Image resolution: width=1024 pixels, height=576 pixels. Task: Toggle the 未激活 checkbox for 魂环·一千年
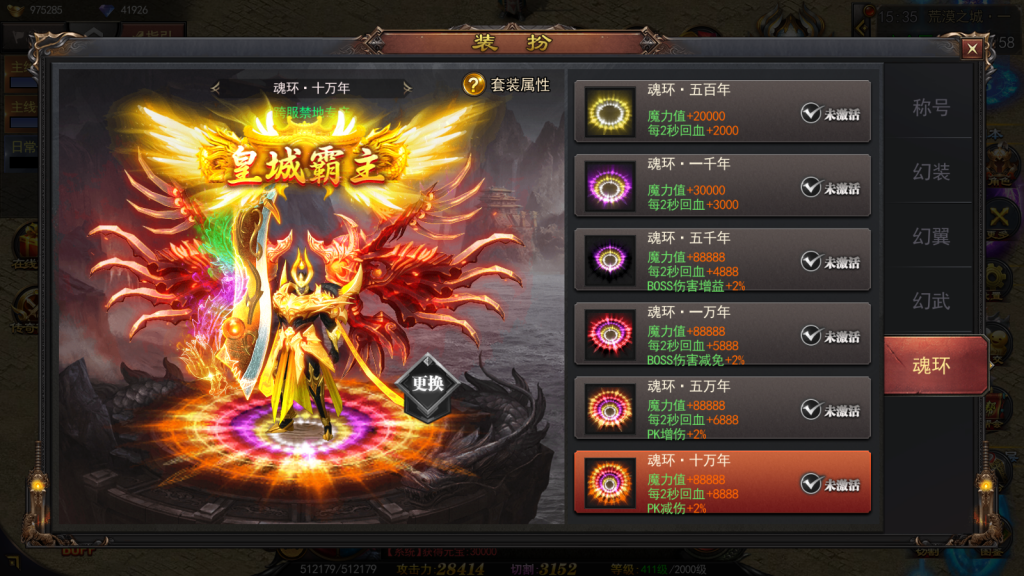tap(811, 187)
